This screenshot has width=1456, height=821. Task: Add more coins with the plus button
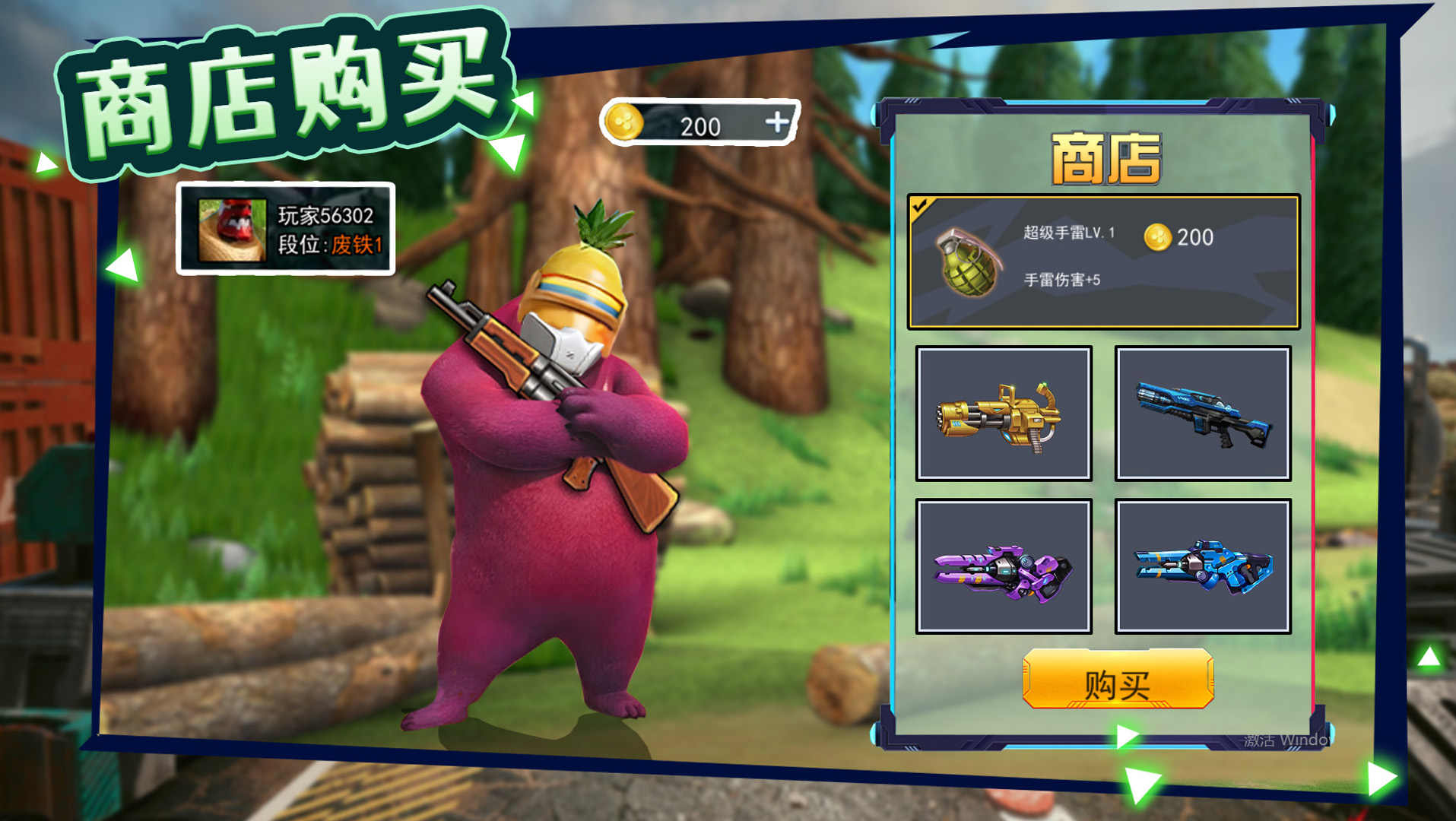776,122
